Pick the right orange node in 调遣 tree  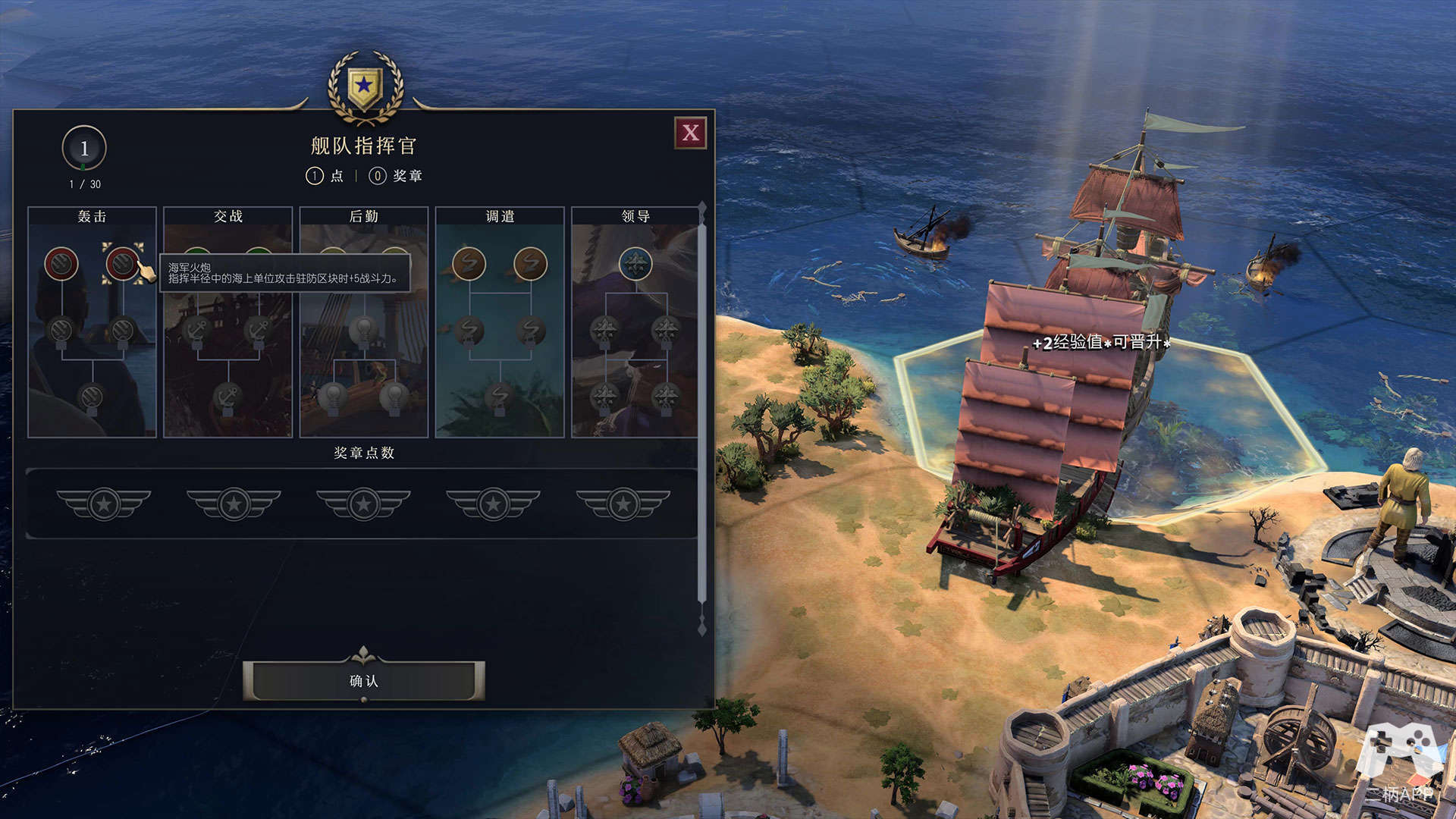(x=530, y=264)
